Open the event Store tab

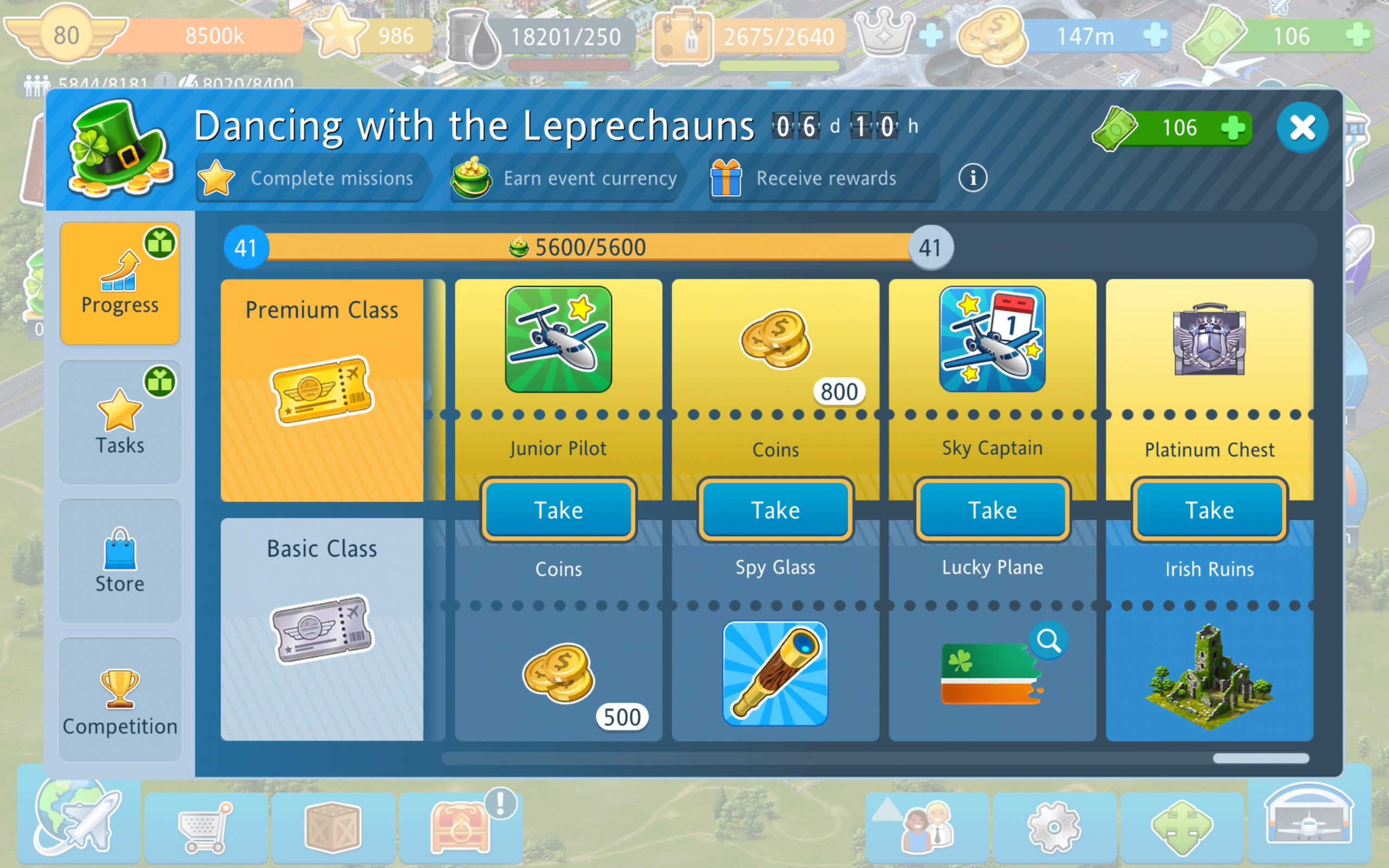pos(120,561)
